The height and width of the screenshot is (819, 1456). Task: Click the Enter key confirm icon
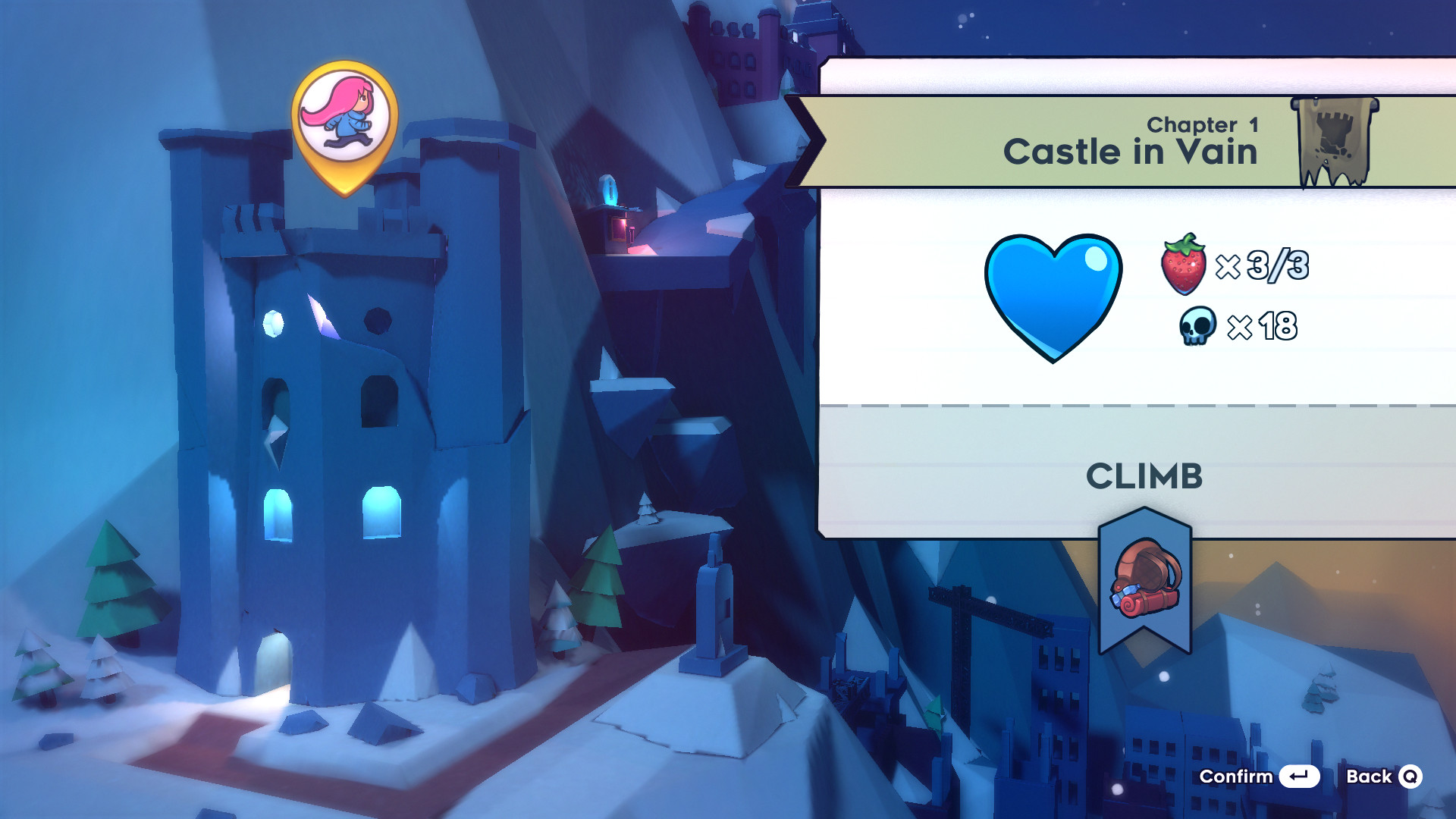(x=1299, y=777)
